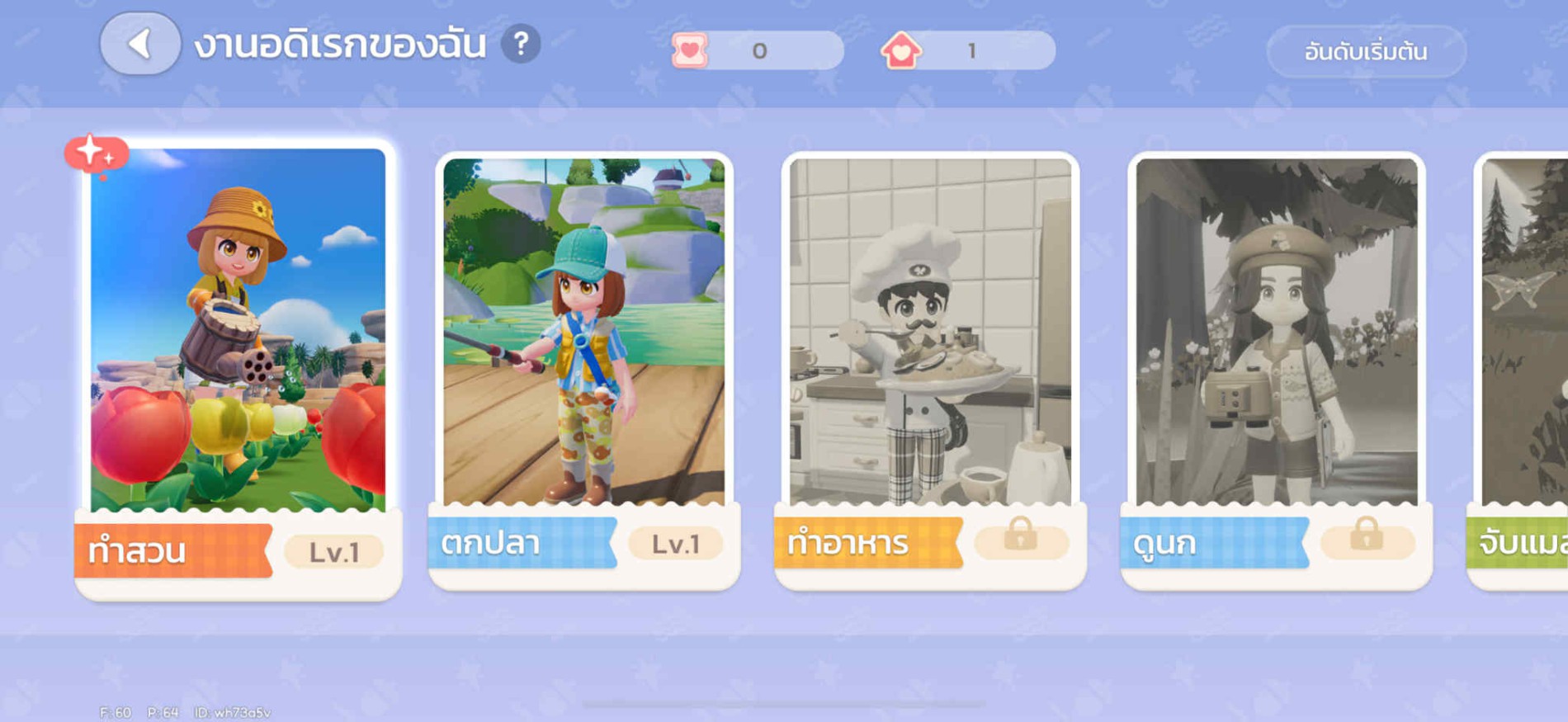Tap the red house heart icon
1568x722 pixels.
[x=901, y=51]
